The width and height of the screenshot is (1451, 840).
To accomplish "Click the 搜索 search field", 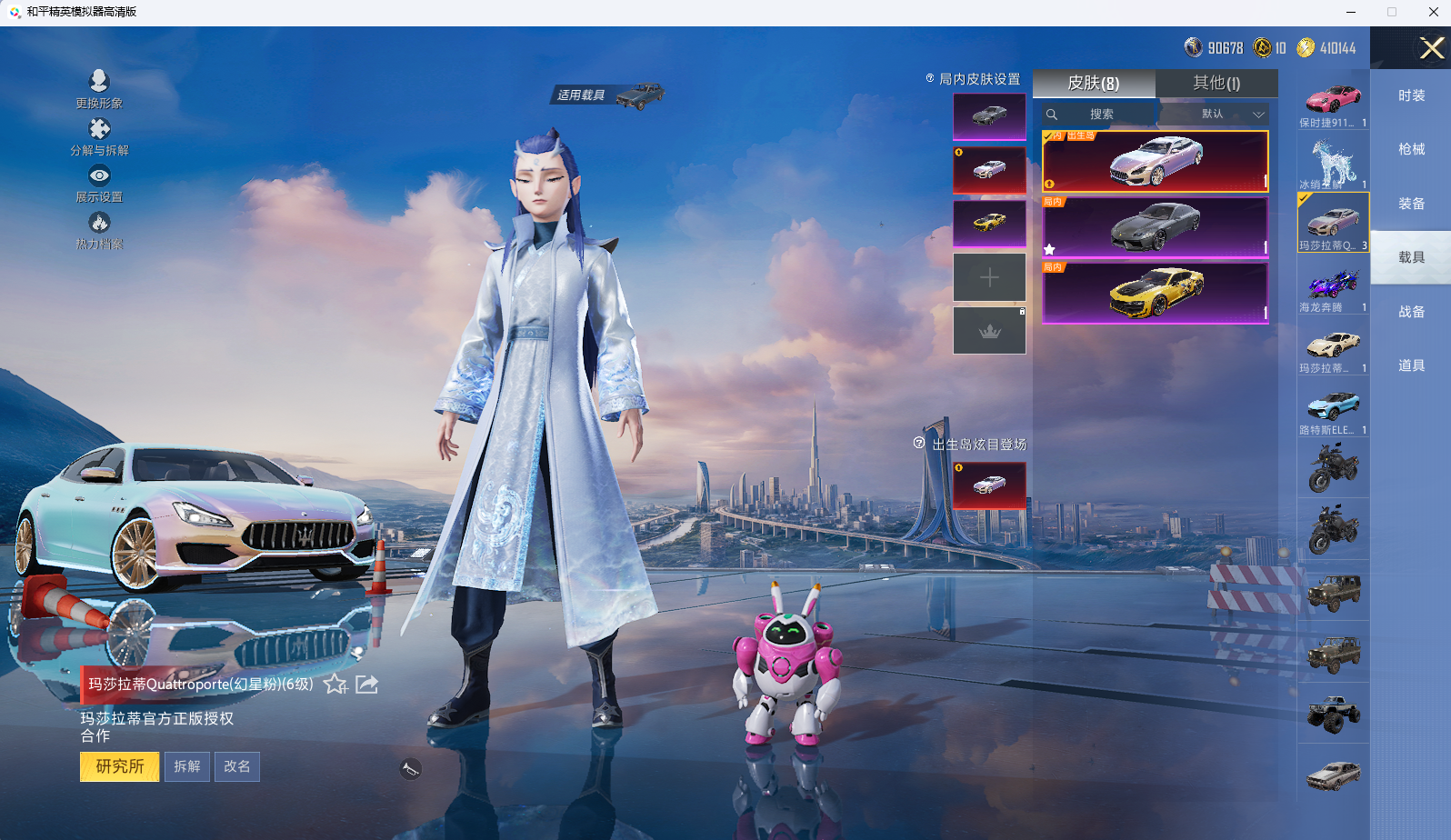I will tap(1101, 115).
